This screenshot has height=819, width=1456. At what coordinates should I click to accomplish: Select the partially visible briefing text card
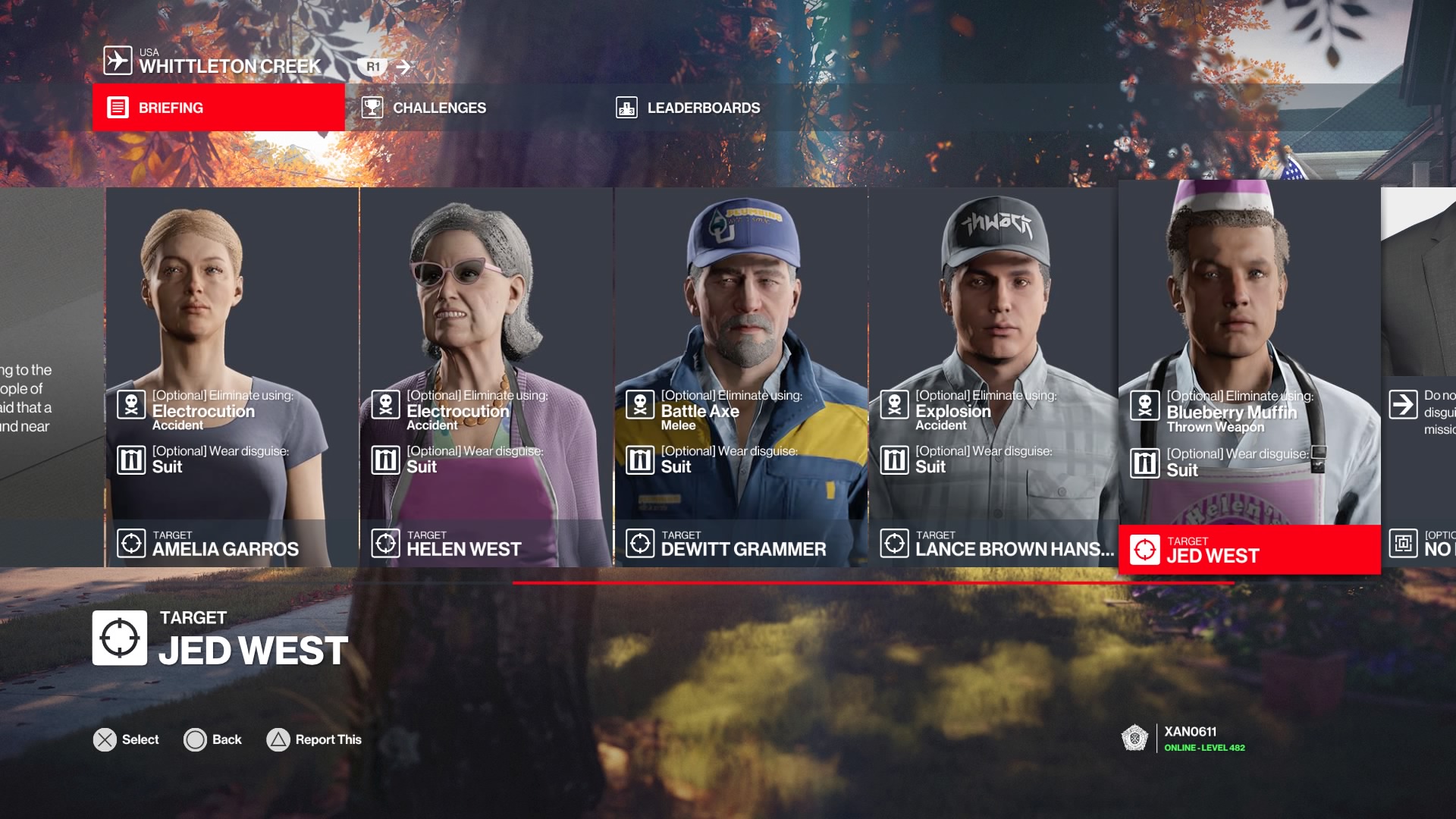[x=51, y=377]
